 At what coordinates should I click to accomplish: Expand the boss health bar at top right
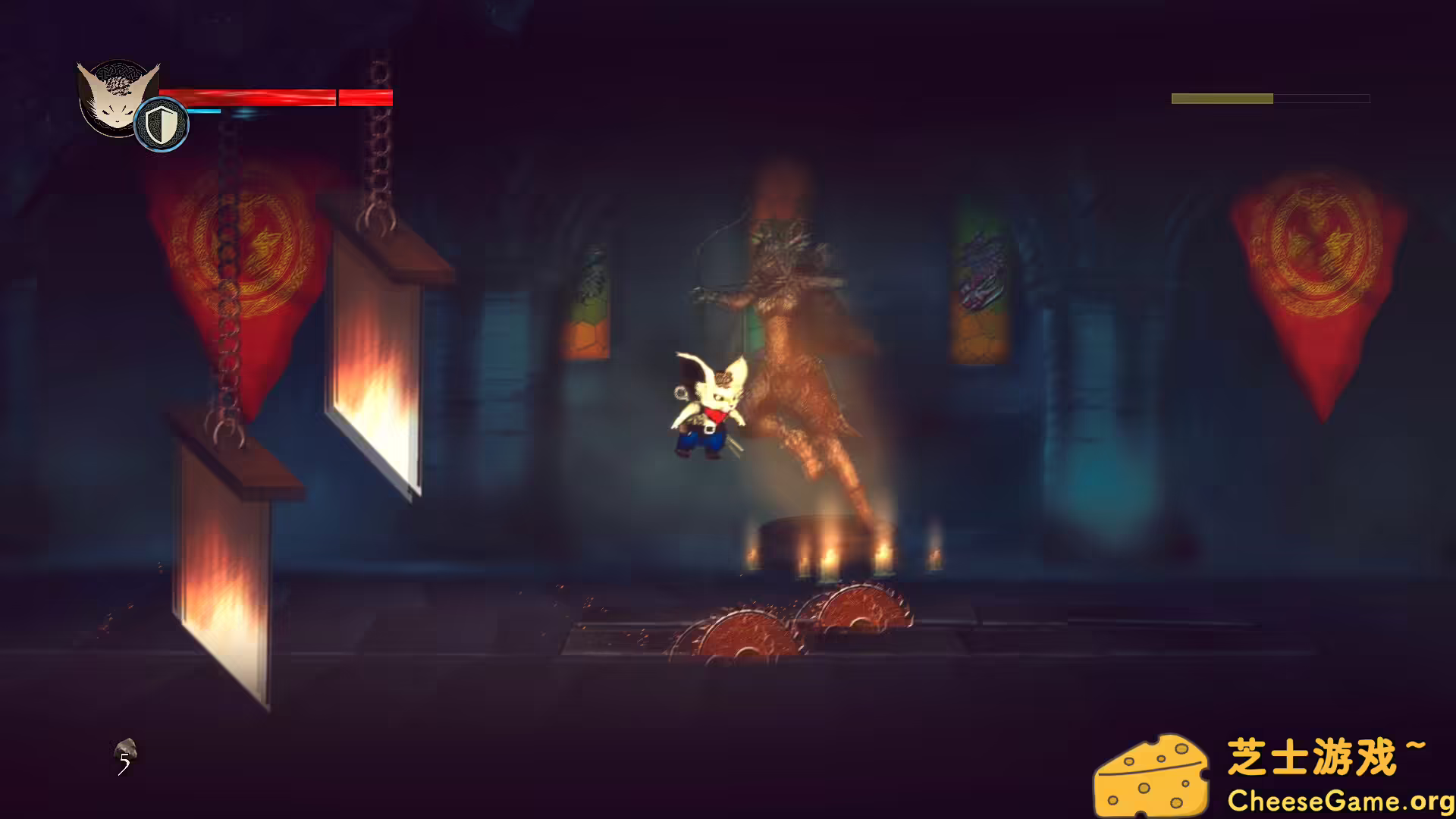(1270, 98)
